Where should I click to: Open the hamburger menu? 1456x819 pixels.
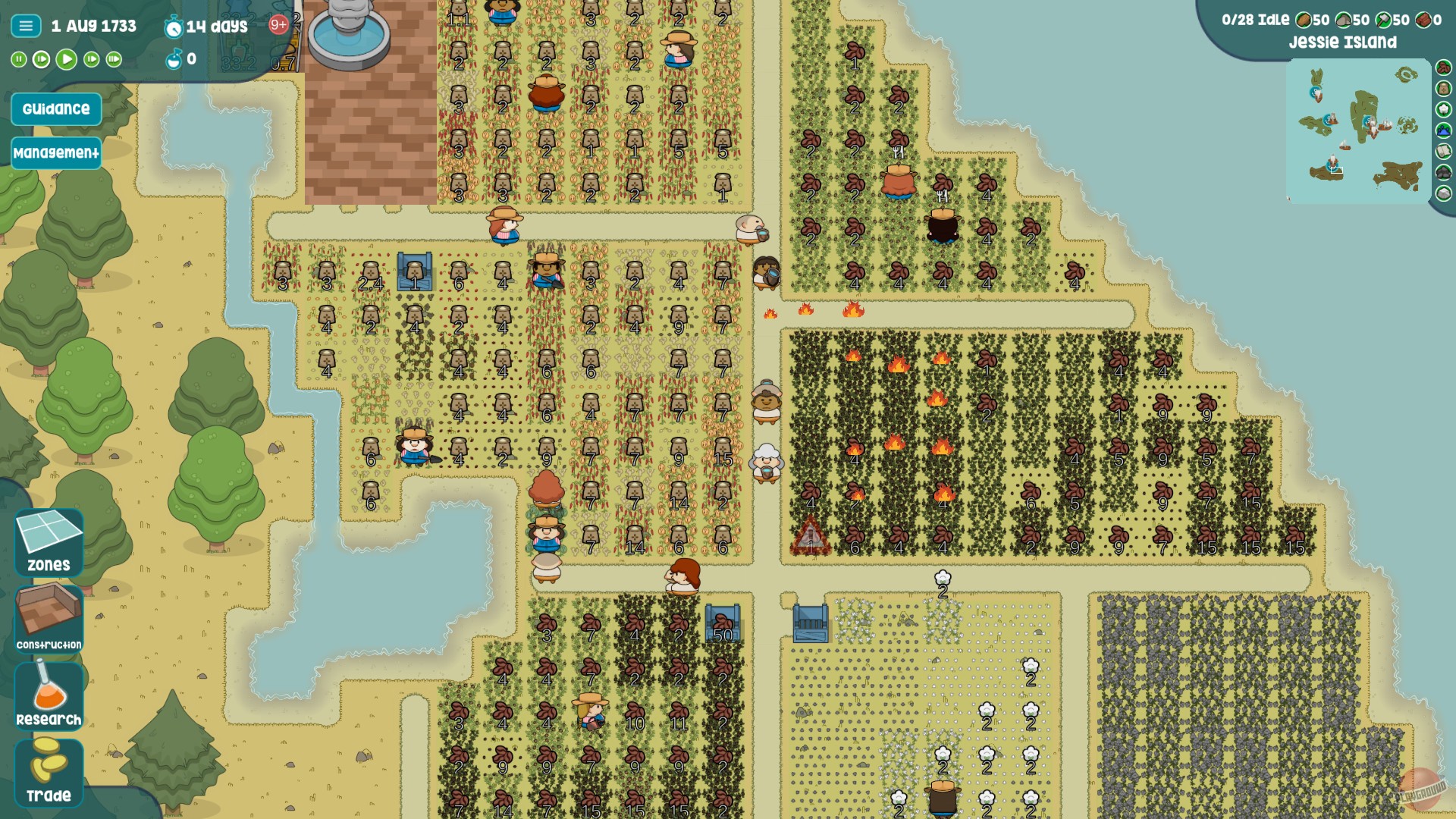tap(25, 24)
